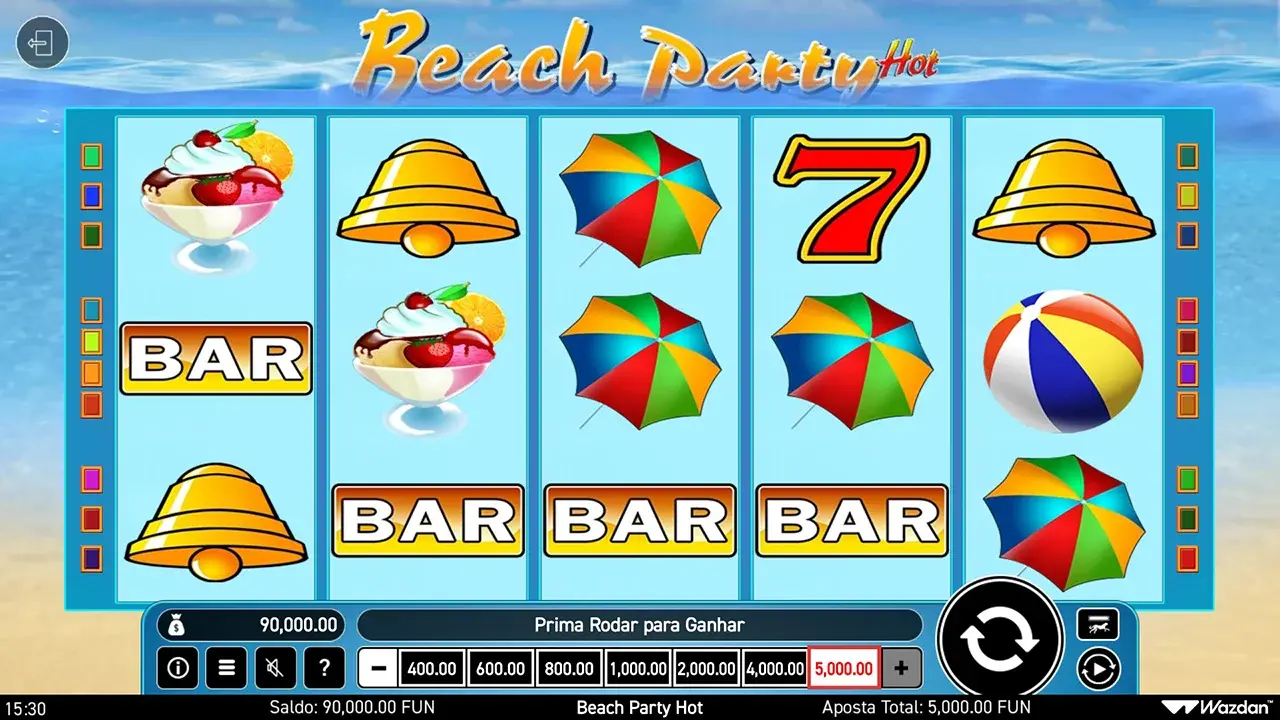Screen dimensions: 1280x720
Task: Set the bet to 800.00
Action: [x=569, y=668]
